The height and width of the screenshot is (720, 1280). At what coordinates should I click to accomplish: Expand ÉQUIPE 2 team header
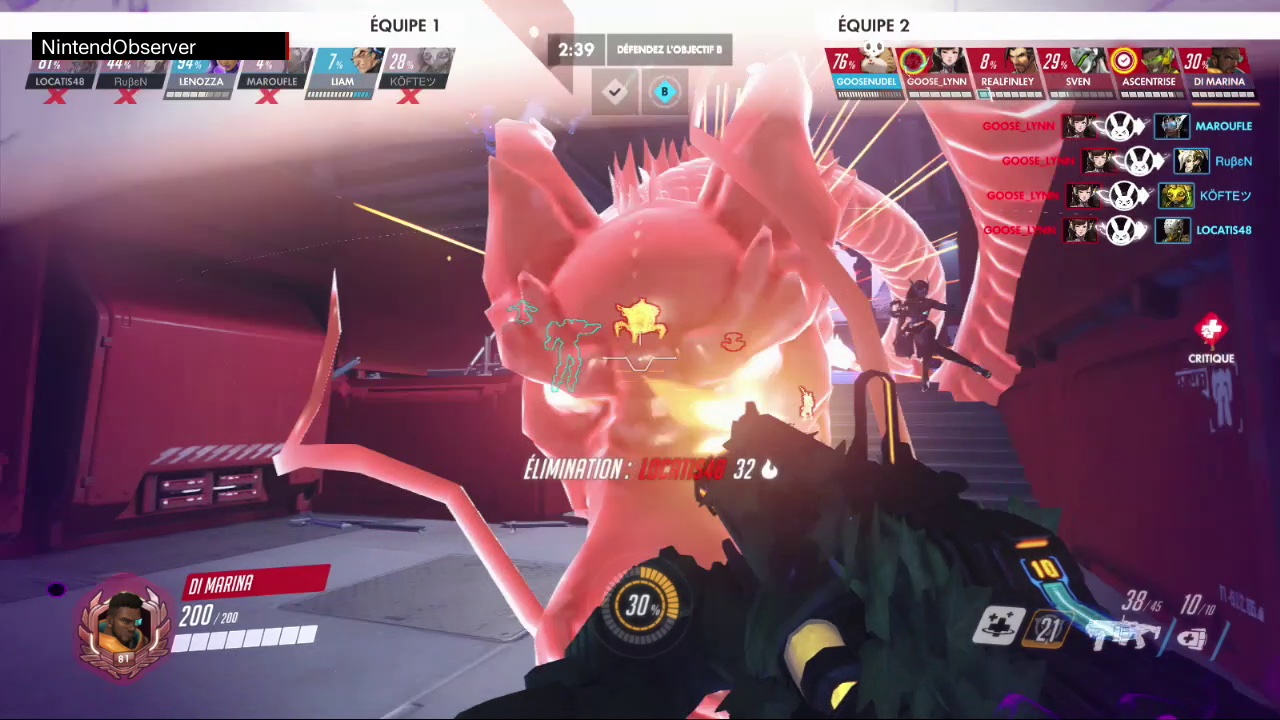tap(874, 25)
